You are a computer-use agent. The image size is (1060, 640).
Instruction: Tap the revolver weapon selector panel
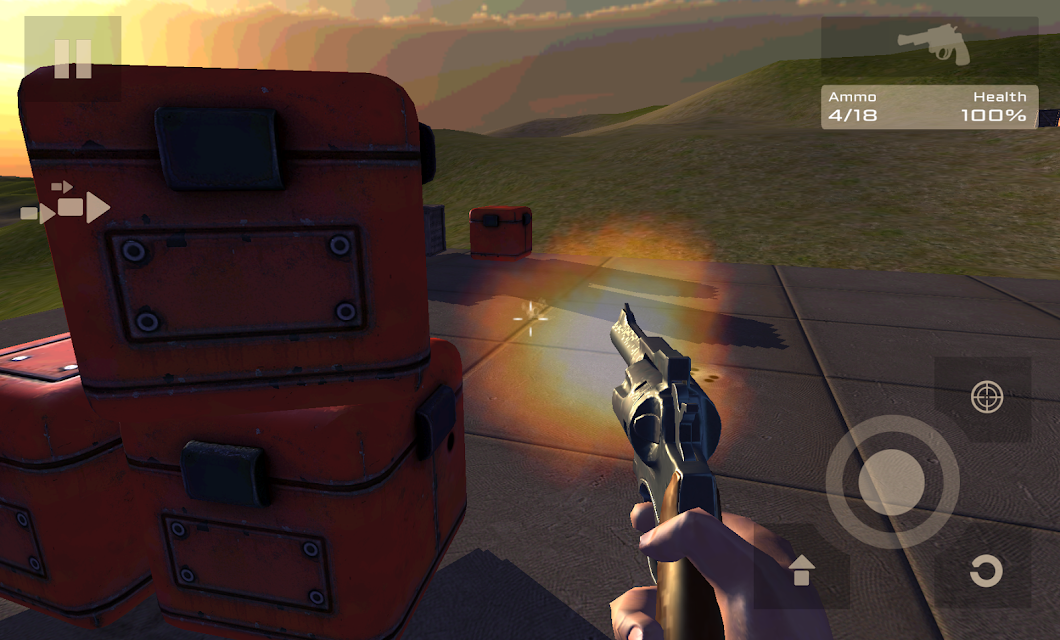930,47
